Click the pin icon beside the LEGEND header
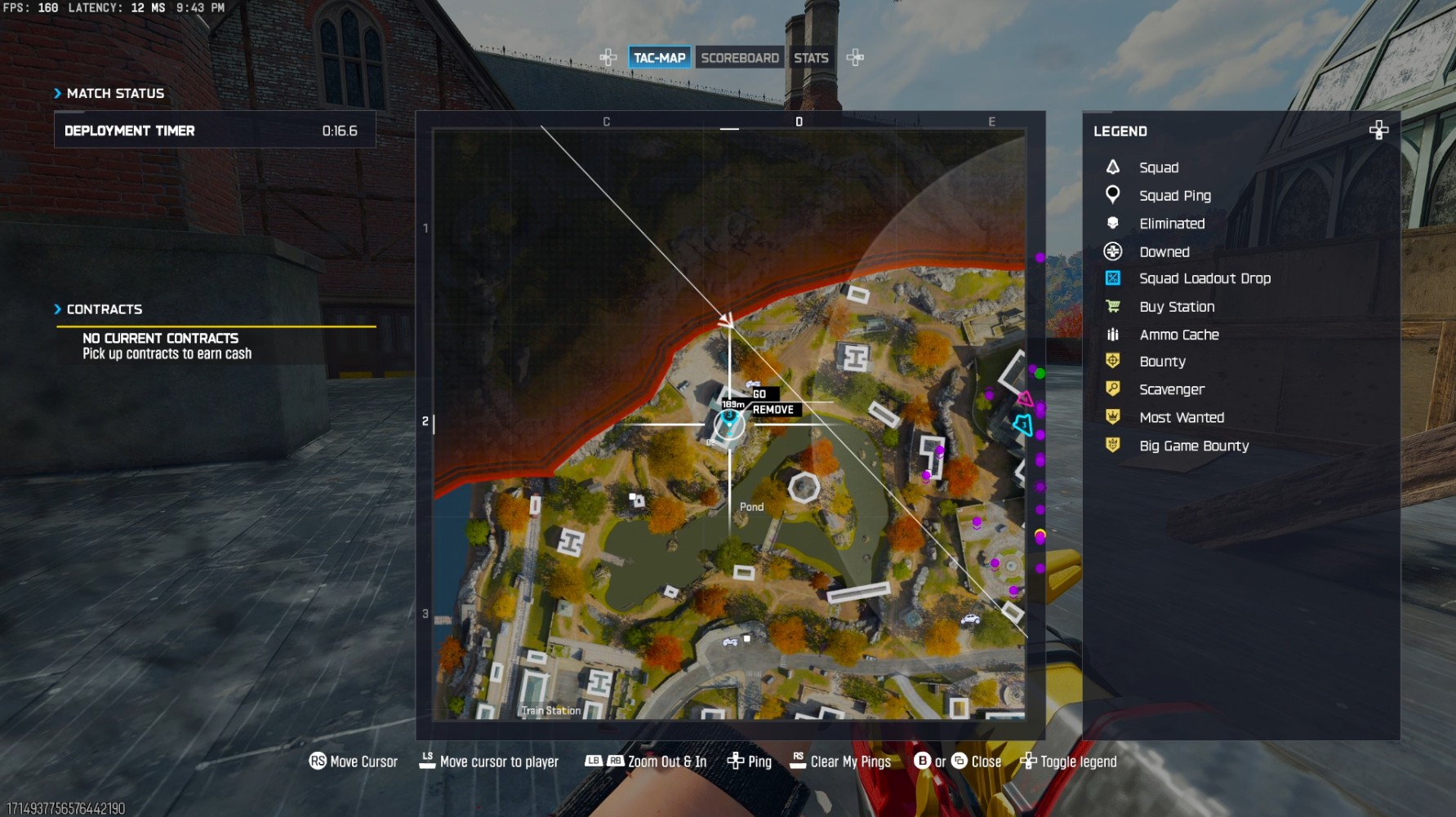This screenshot has width=1456, height=817. pyautogui.click(x=1378, y=130)
